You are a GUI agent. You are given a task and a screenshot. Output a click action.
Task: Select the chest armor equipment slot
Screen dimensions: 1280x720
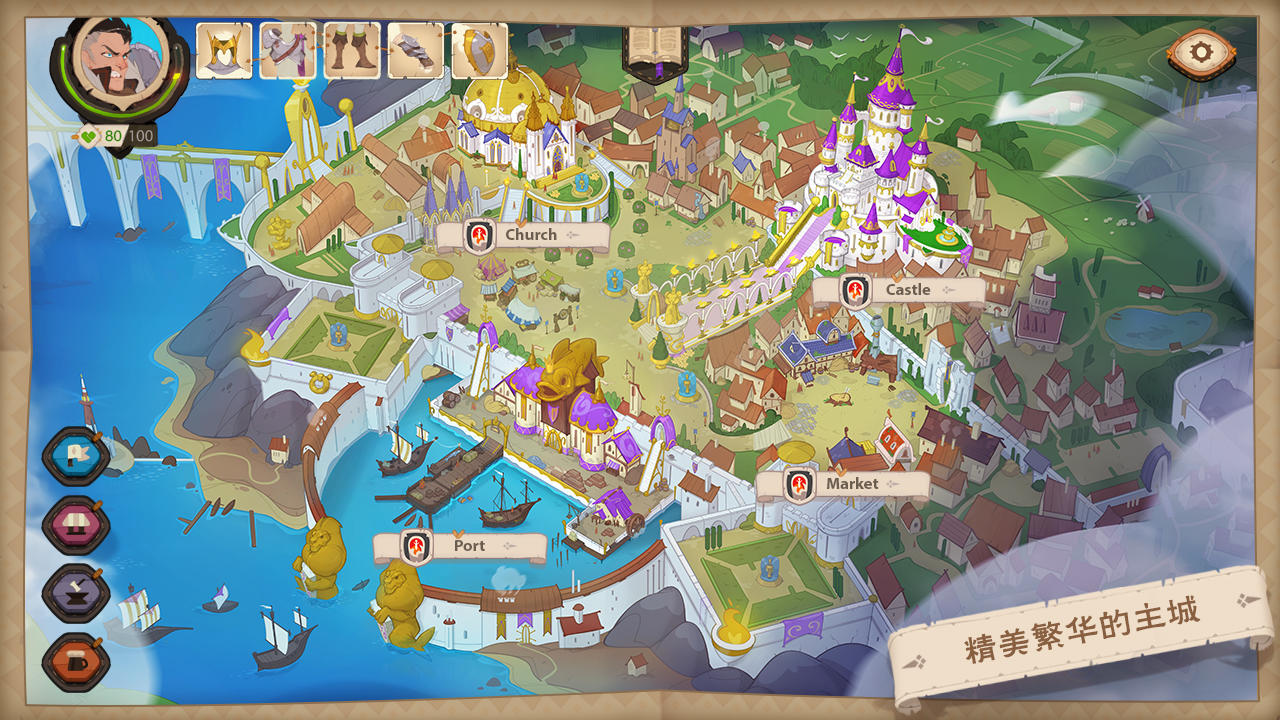pyautogui.click(x=288, y=51)
